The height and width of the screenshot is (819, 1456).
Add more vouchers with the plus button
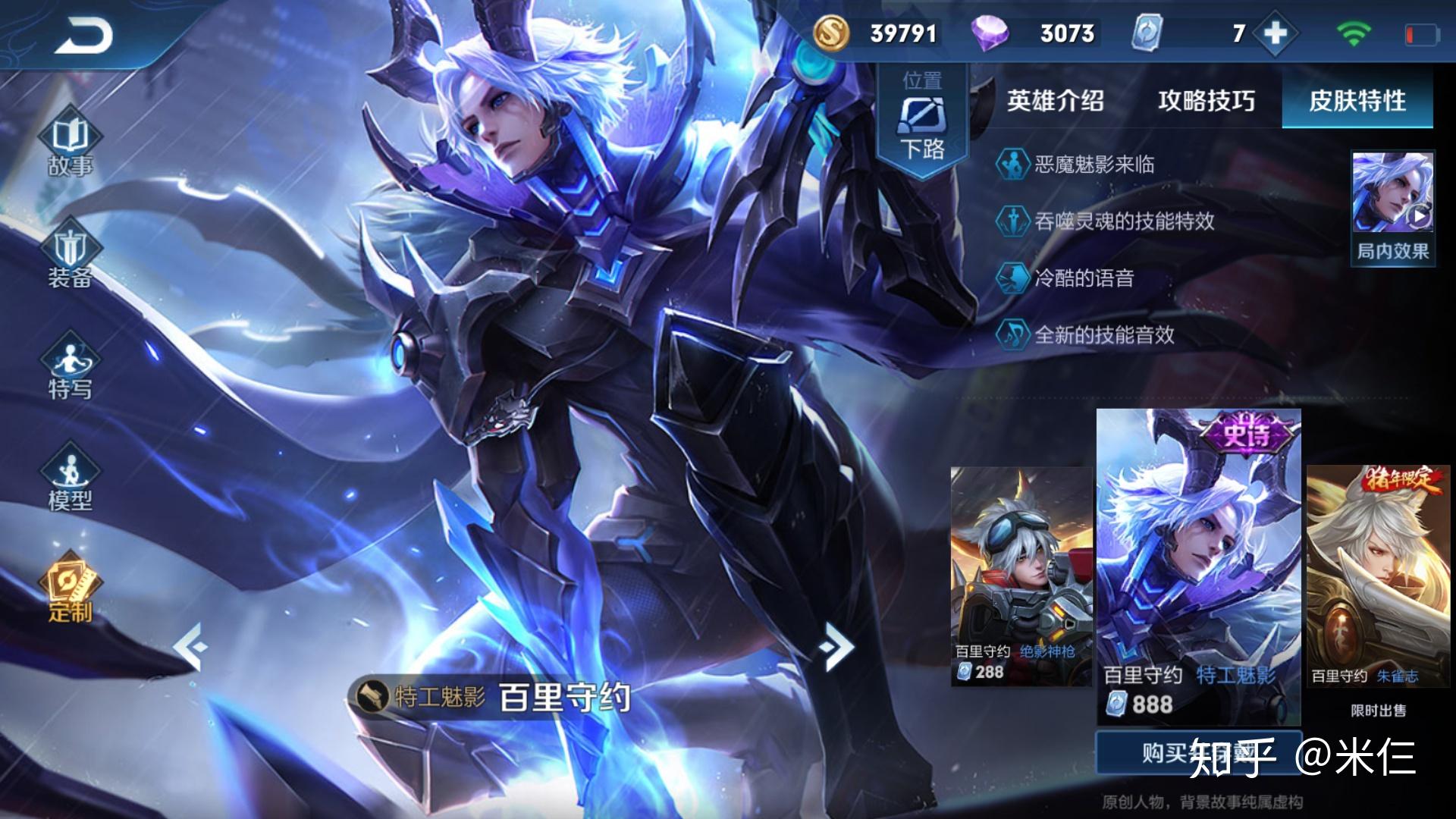(x=1276, y=33)
